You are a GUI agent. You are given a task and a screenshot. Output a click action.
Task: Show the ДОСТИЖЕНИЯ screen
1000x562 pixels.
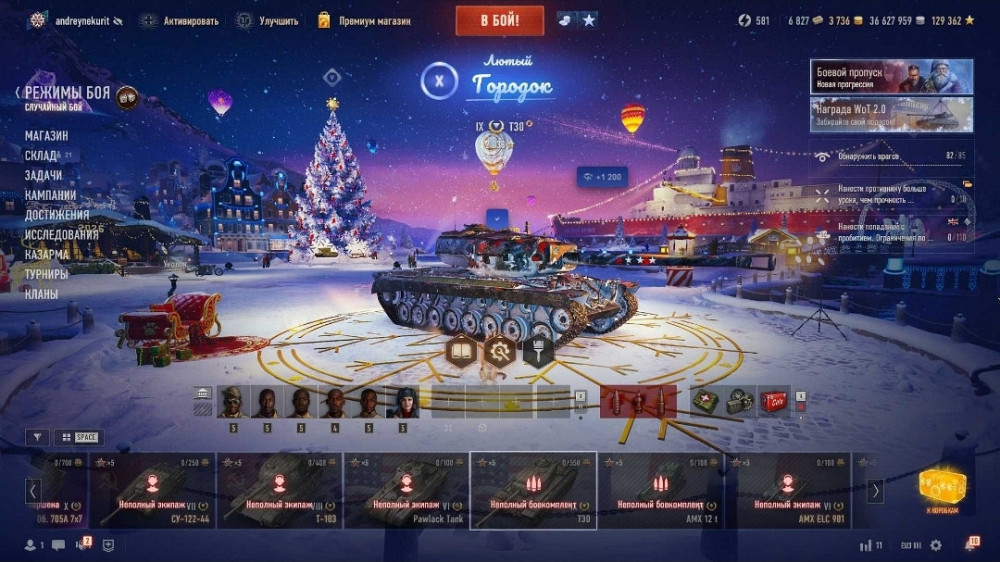click(x=56, y=215)
